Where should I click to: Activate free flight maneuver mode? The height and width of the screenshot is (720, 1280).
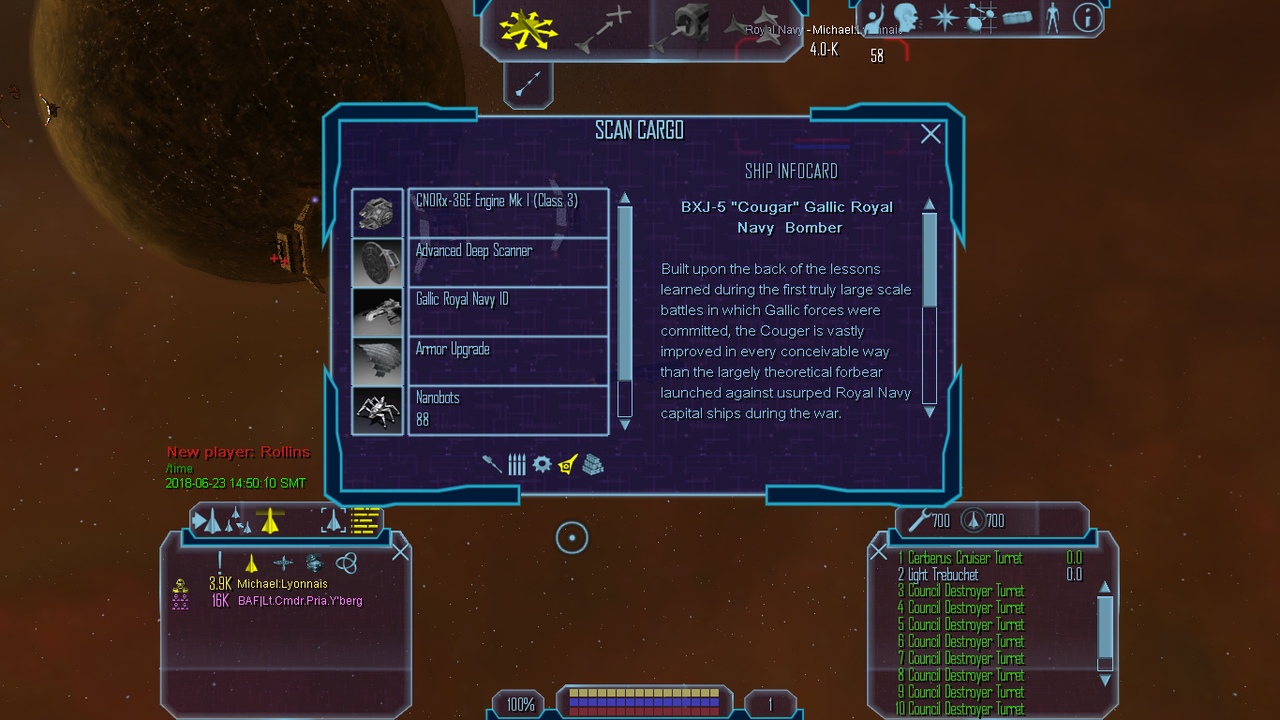[528, 27]
